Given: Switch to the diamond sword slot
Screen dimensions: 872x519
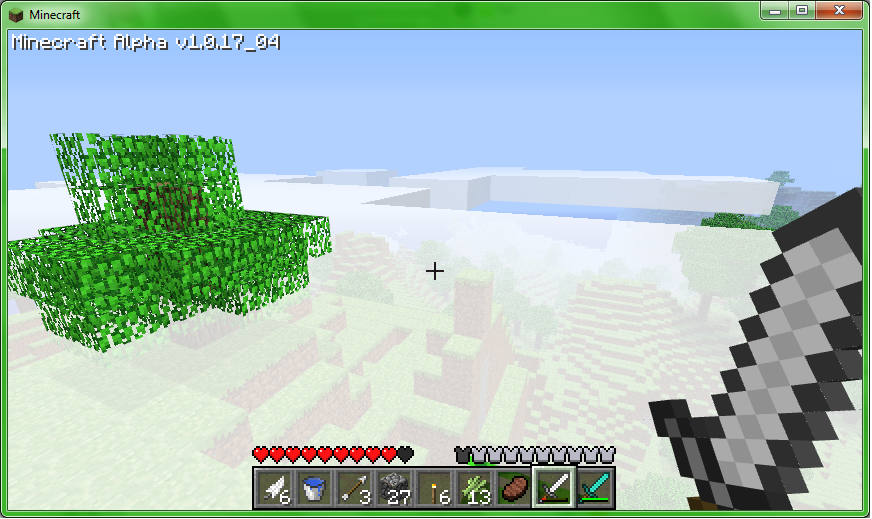Looking at the screenshot, I should coord(594,489).
